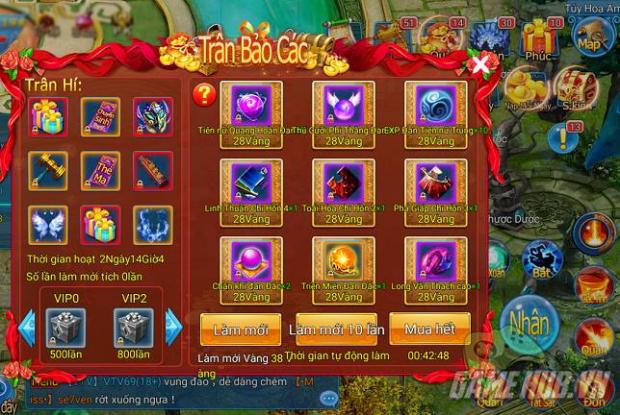The height and width of the screenshot is (415, 620).
Task: Open the Map globe button
Action: click(591, 43)
